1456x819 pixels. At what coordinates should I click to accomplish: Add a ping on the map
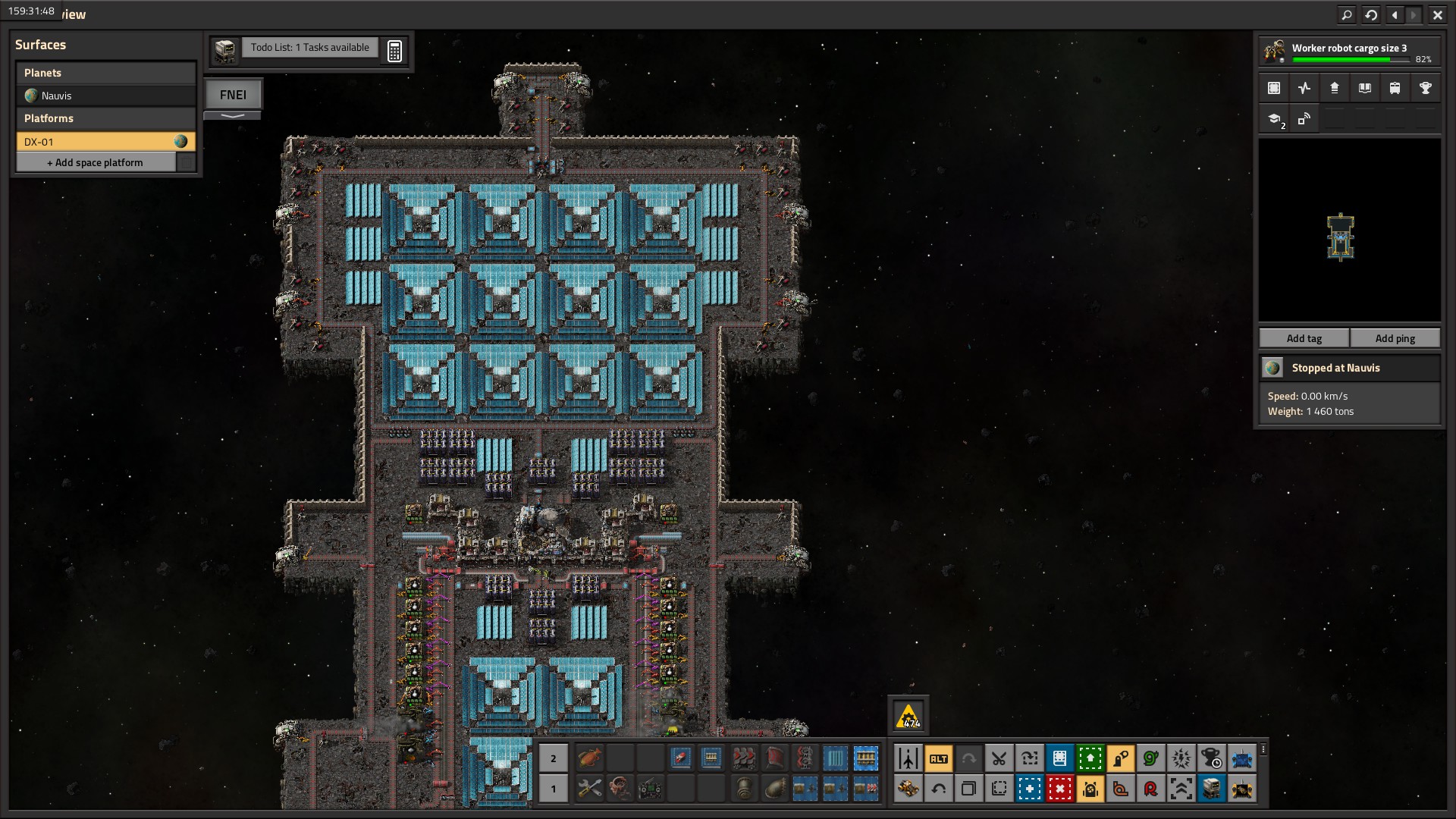1395,338
